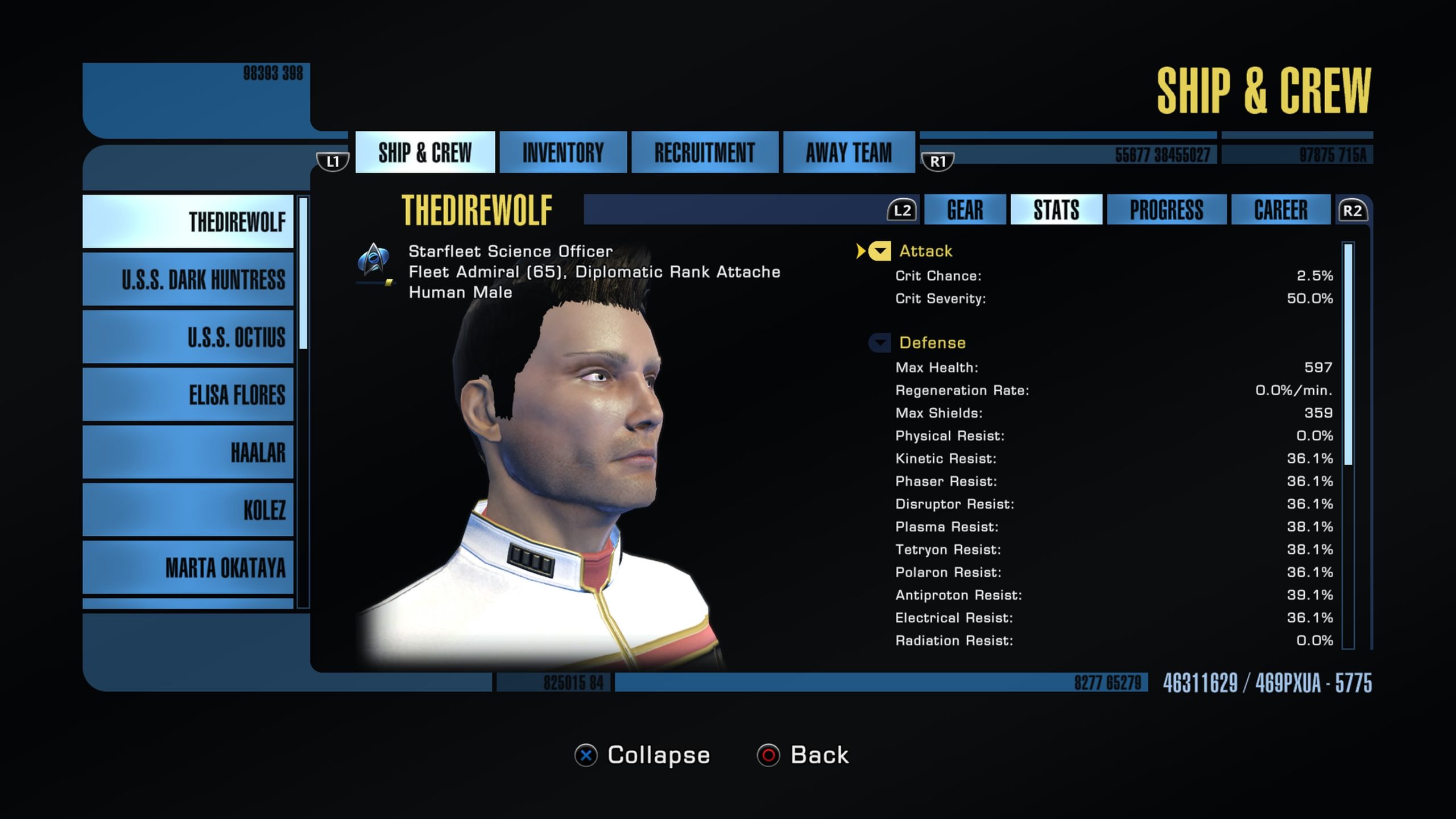Show the Gear sub-tab

click(965, 210)
